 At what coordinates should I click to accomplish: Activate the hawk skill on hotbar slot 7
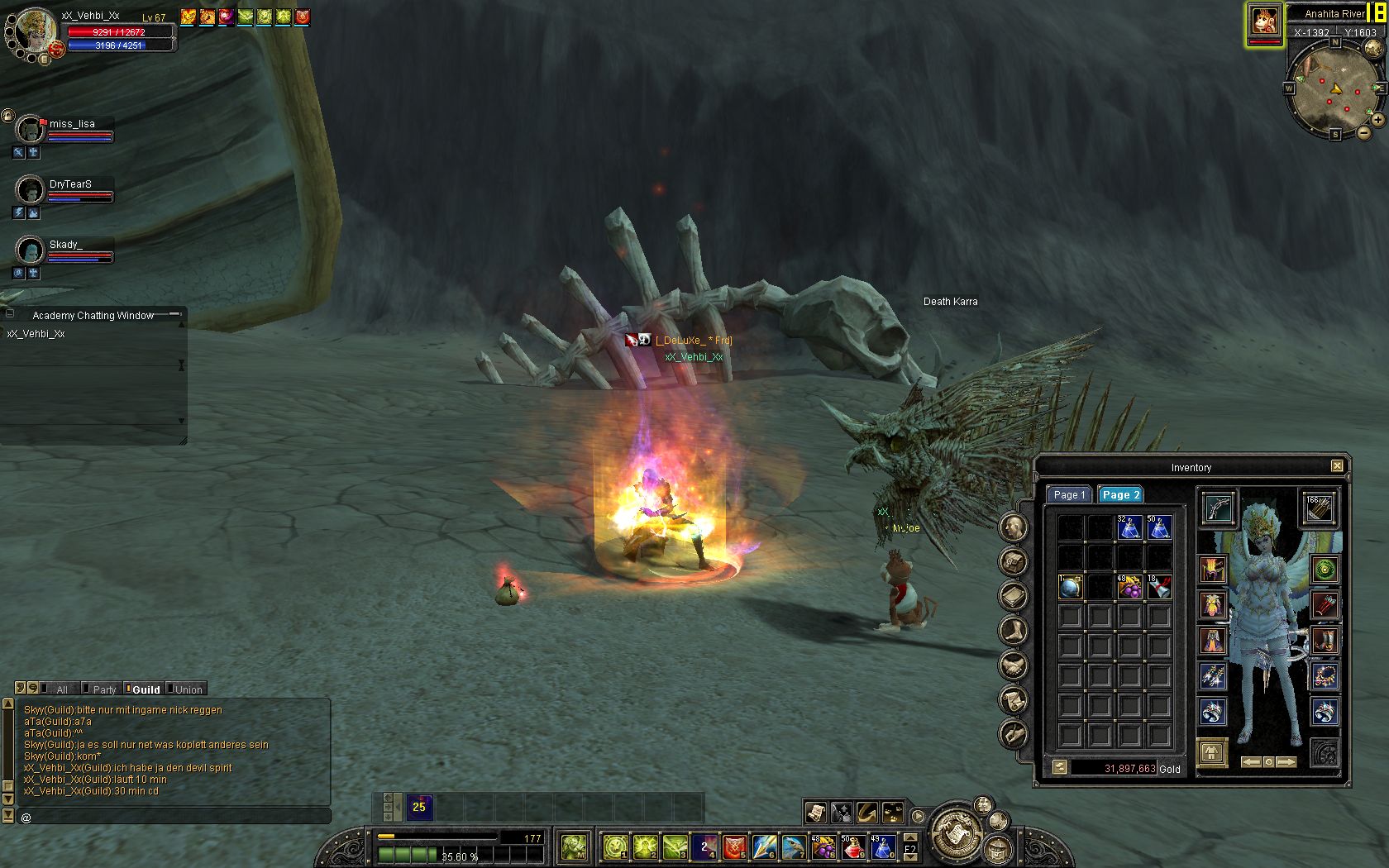click(794, 847)
